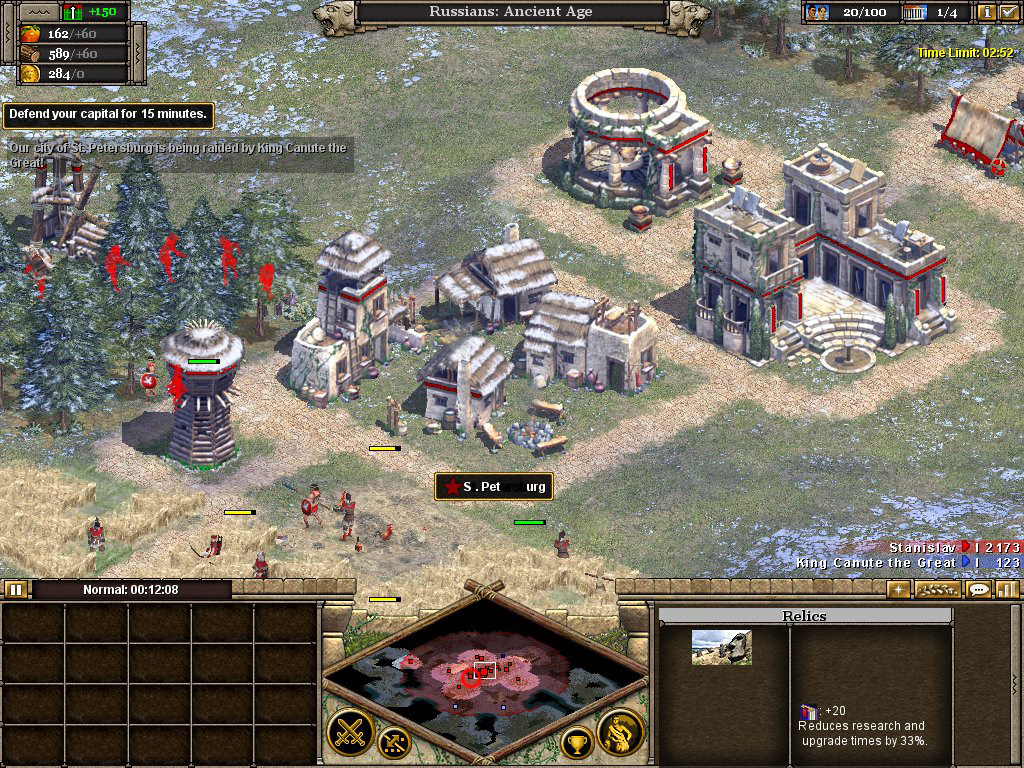This screenshot has height=768, width=1024.
Task: Open the chat speech bubble button
Action: tap(979, 589)
